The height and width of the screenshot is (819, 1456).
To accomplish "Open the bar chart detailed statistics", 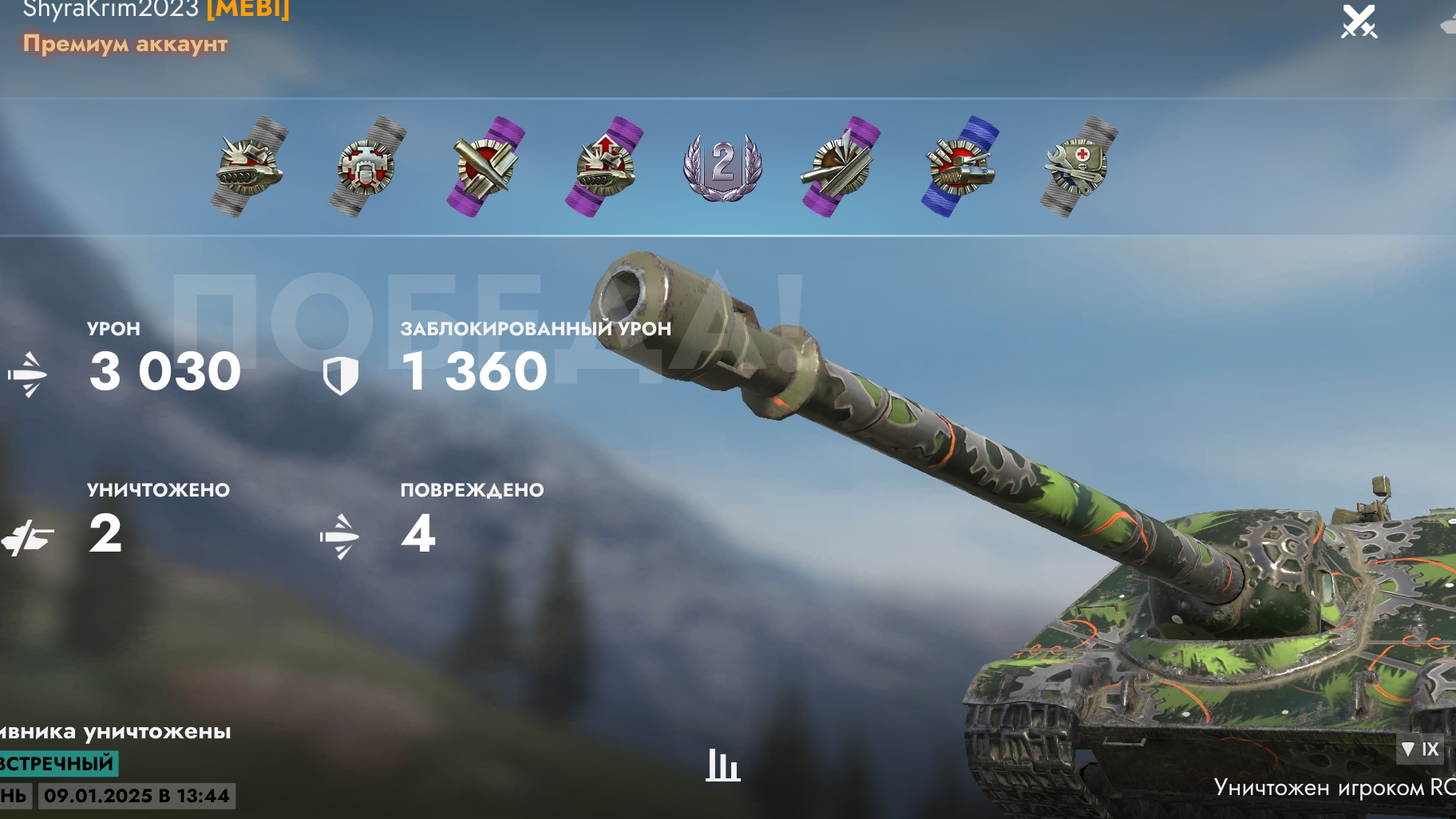I will [722, 766].
